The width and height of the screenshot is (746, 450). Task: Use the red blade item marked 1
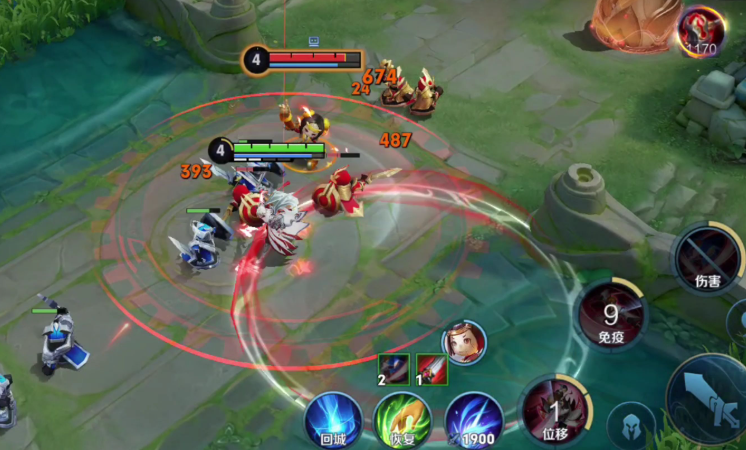click(x=432, y=369)
